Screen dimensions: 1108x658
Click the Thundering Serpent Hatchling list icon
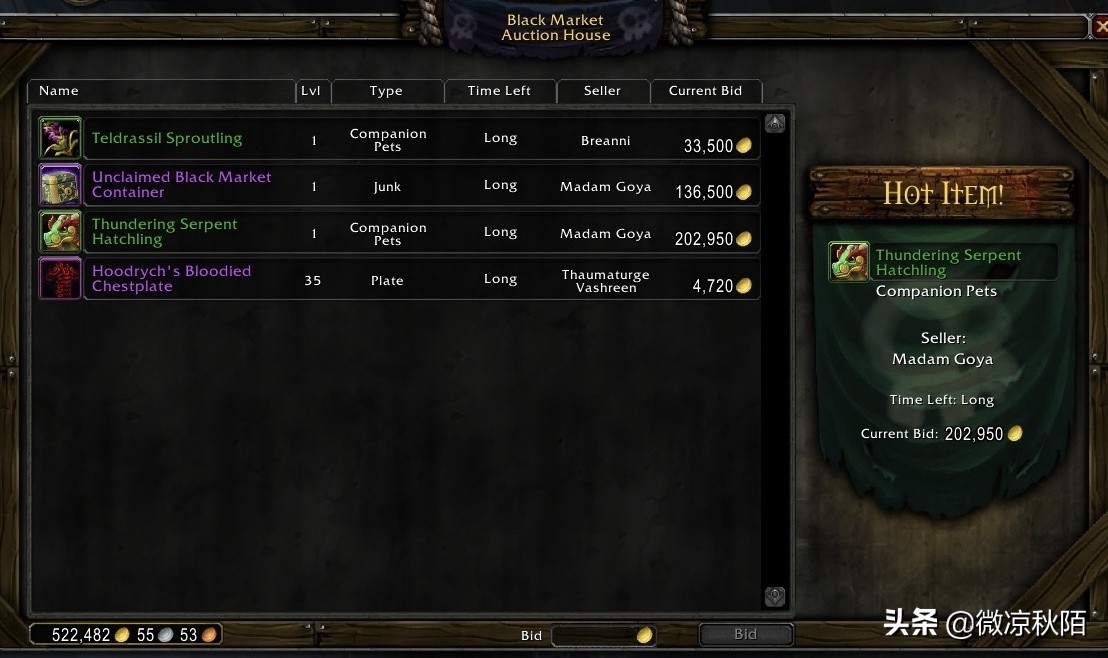point(59,232)
